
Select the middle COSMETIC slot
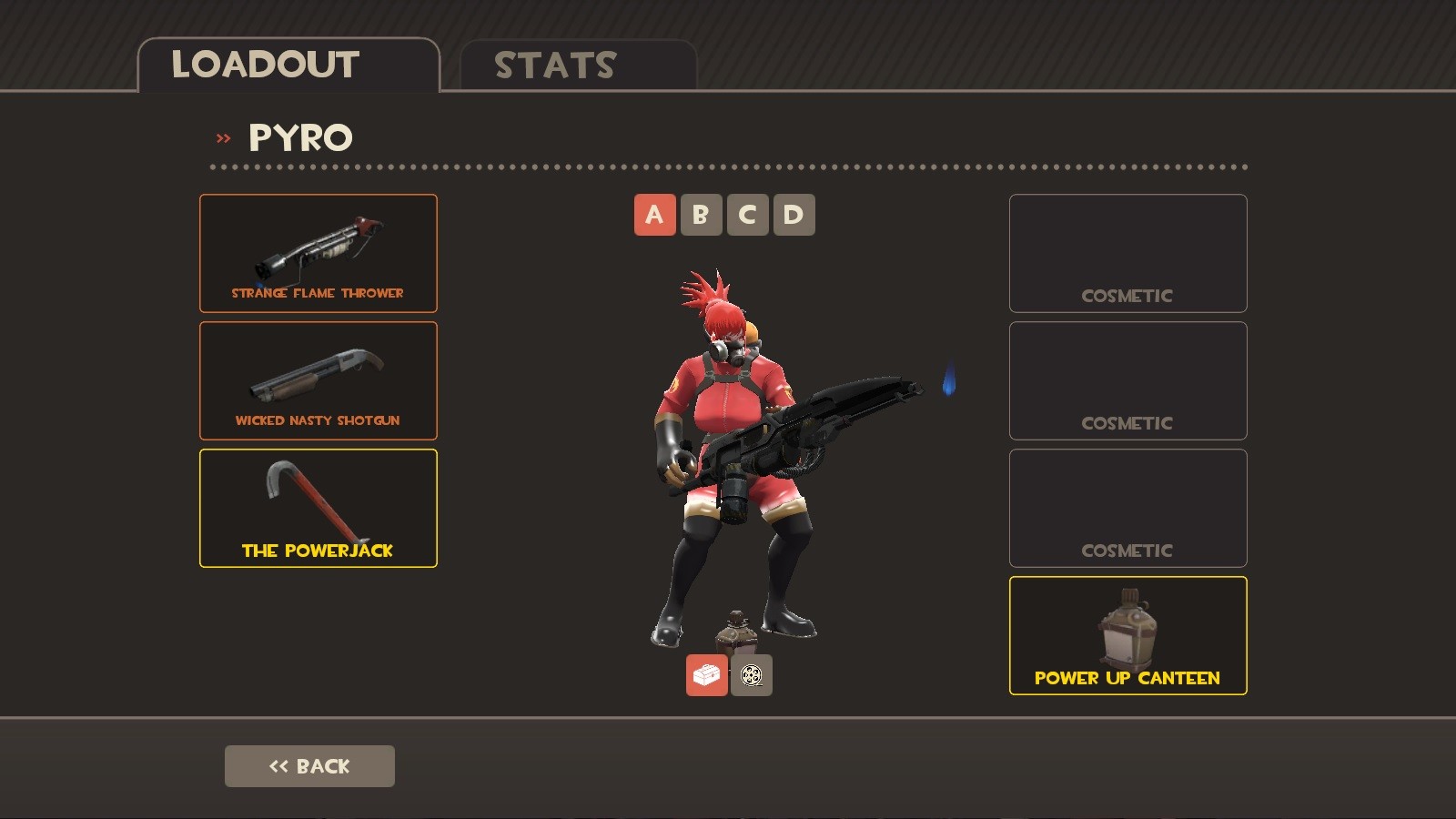1127,380
